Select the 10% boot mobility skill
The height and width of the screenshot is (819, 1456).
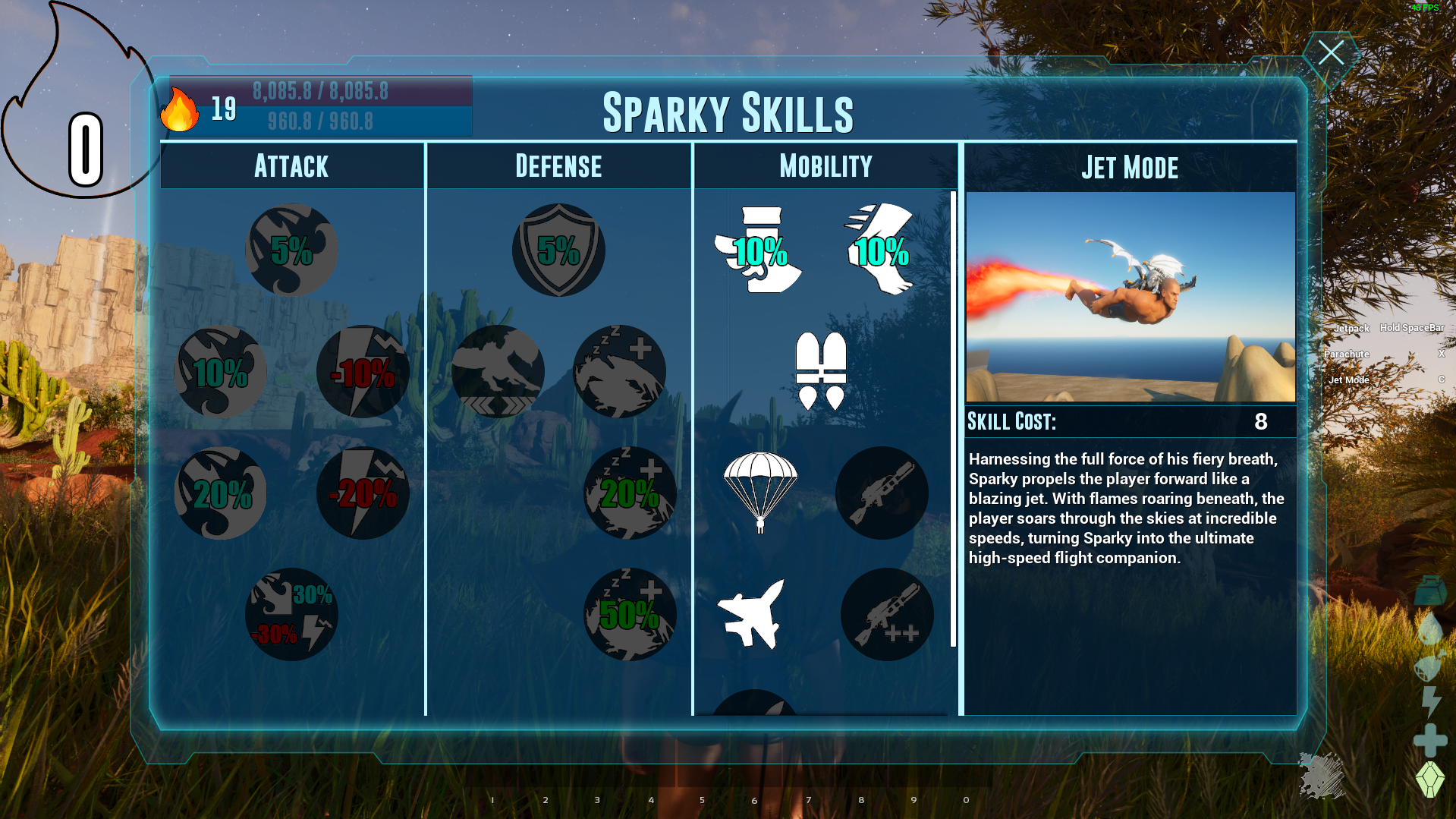pos(759,250)
